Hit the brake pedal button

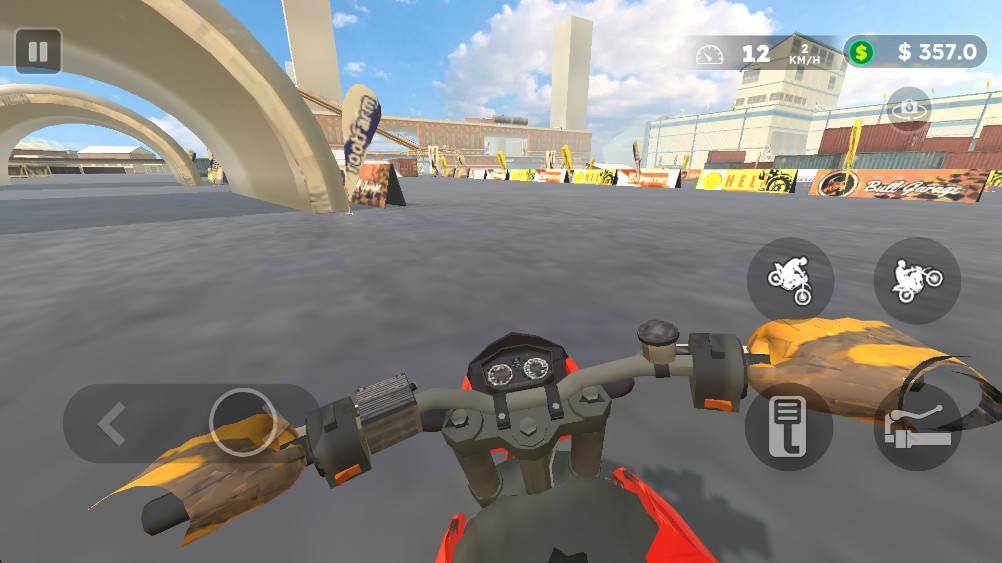789,427
